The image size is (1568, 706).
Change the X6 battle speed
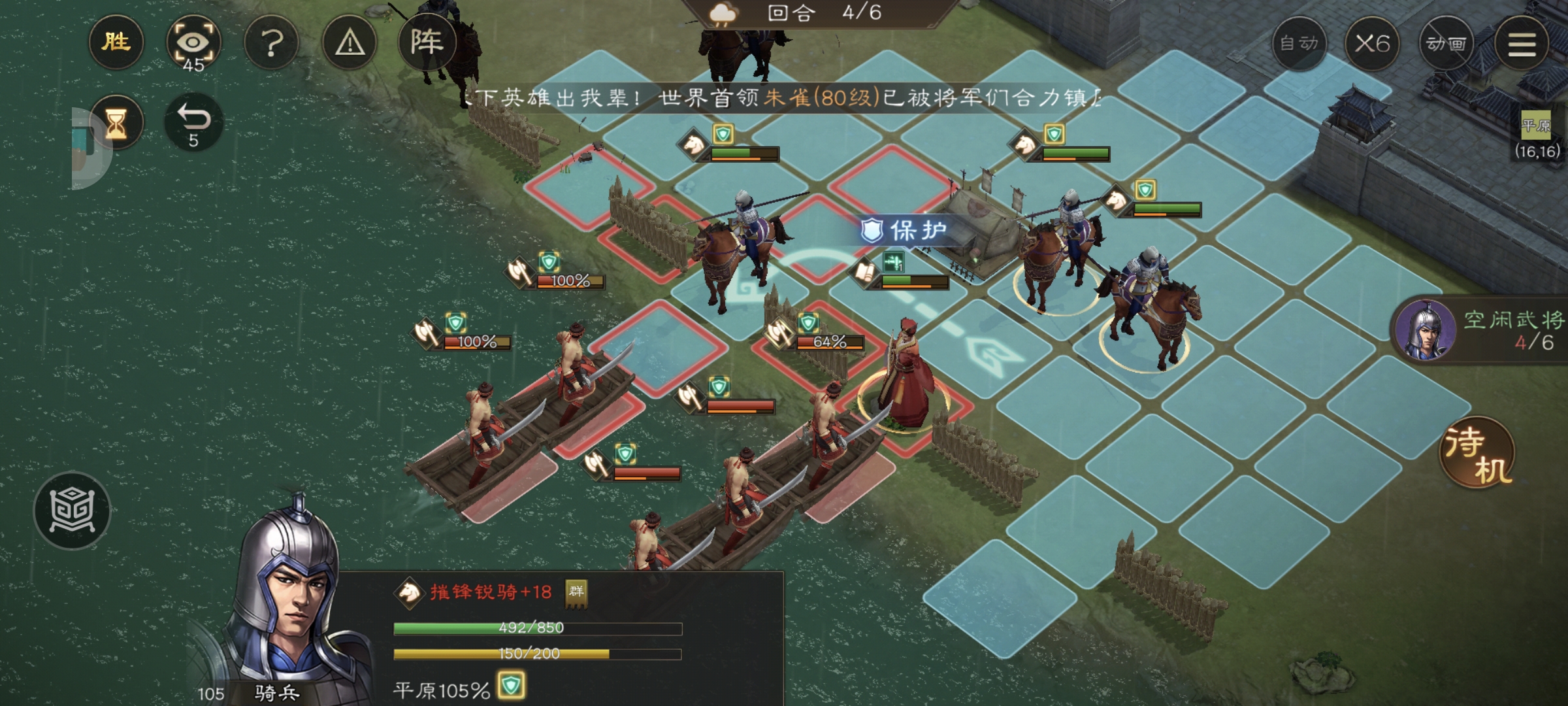(x=1372, y=44)
